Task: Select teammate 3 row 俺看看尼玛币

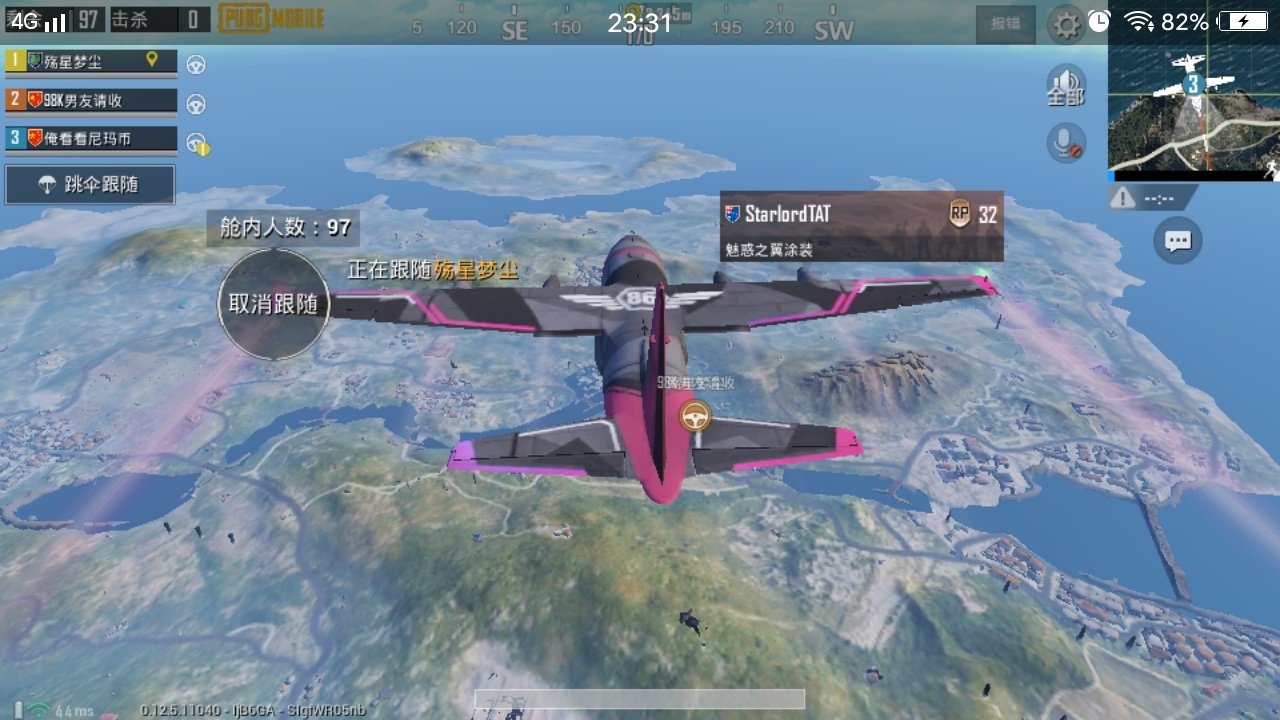Action: click(91, 139)
